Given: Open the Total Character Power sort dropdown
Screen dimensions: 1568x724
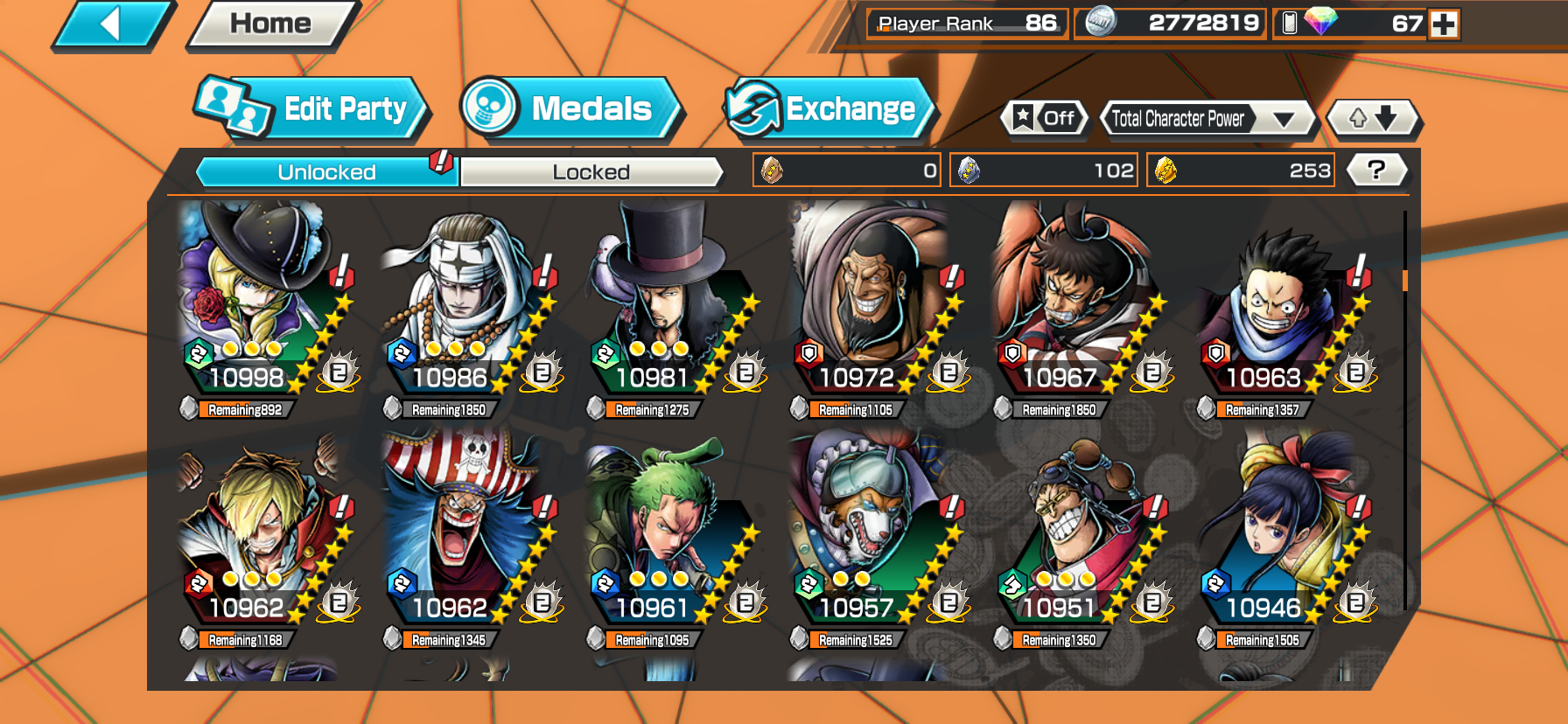Looking at the screenshot, I should tap(1207, 118).
